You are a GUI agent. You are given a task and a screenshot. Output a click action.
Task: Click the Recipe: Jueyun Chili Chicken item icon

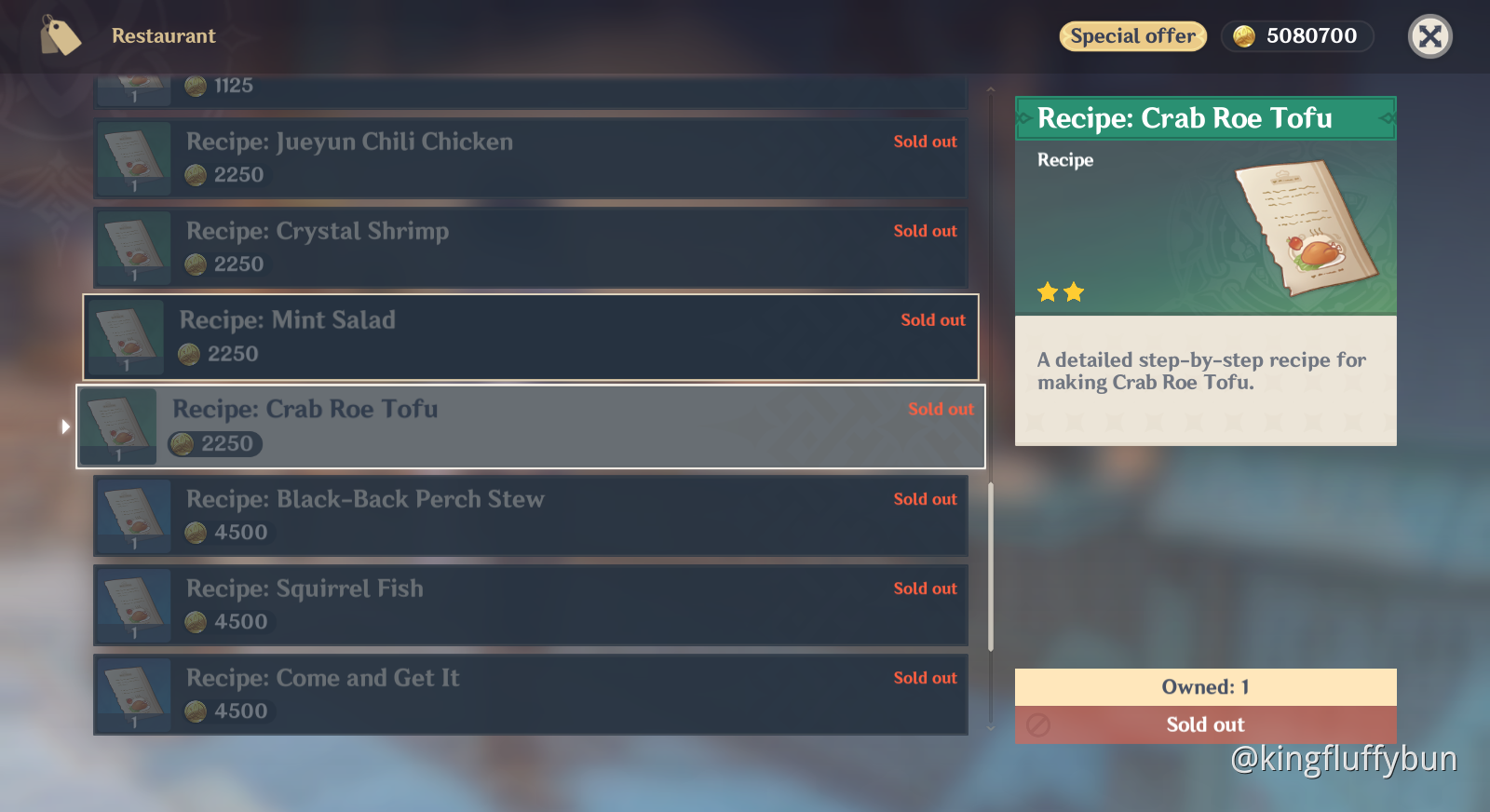pos(133,156)
